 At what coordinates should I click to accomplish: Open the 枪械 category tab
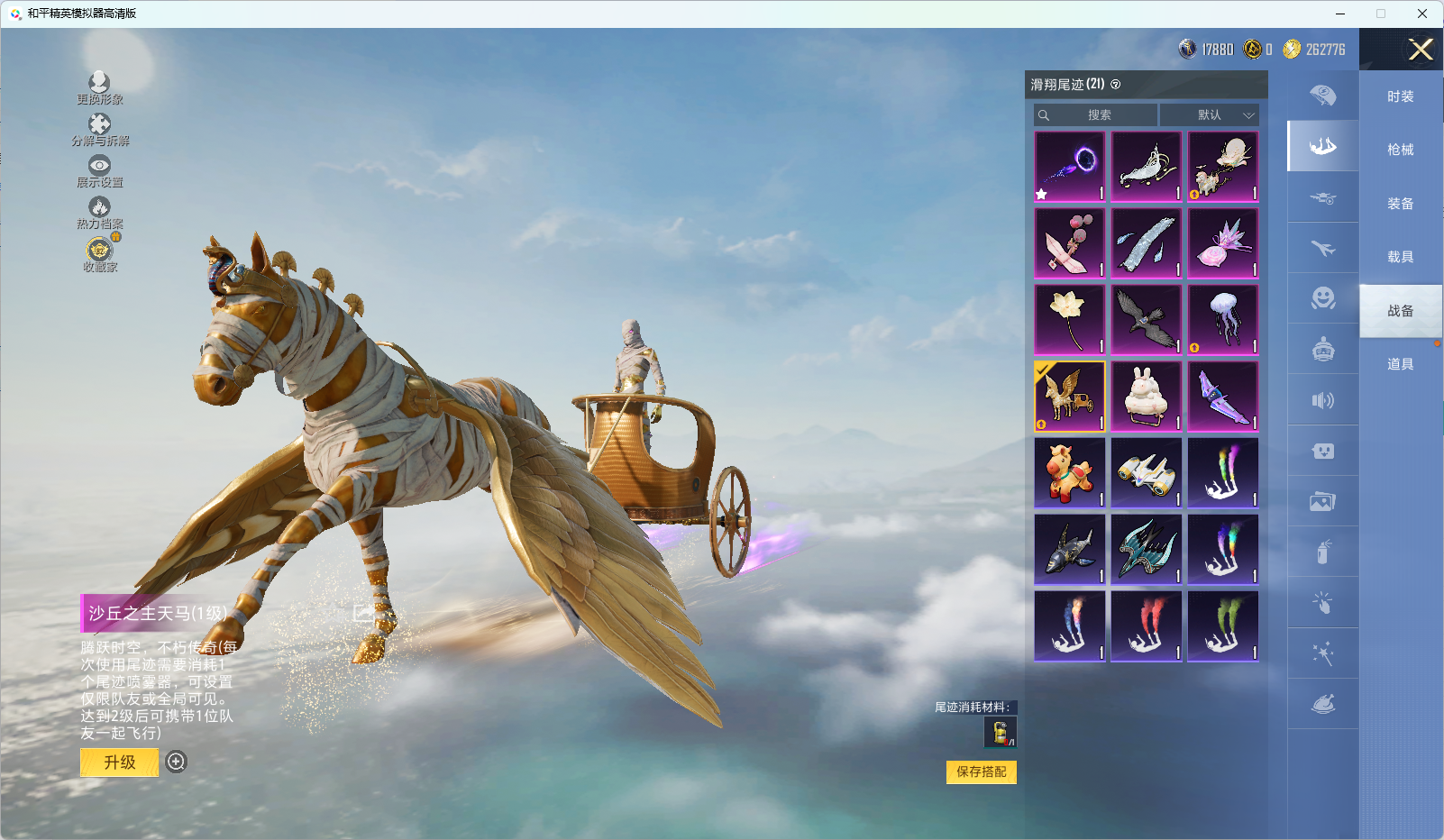pos(1400,150)
